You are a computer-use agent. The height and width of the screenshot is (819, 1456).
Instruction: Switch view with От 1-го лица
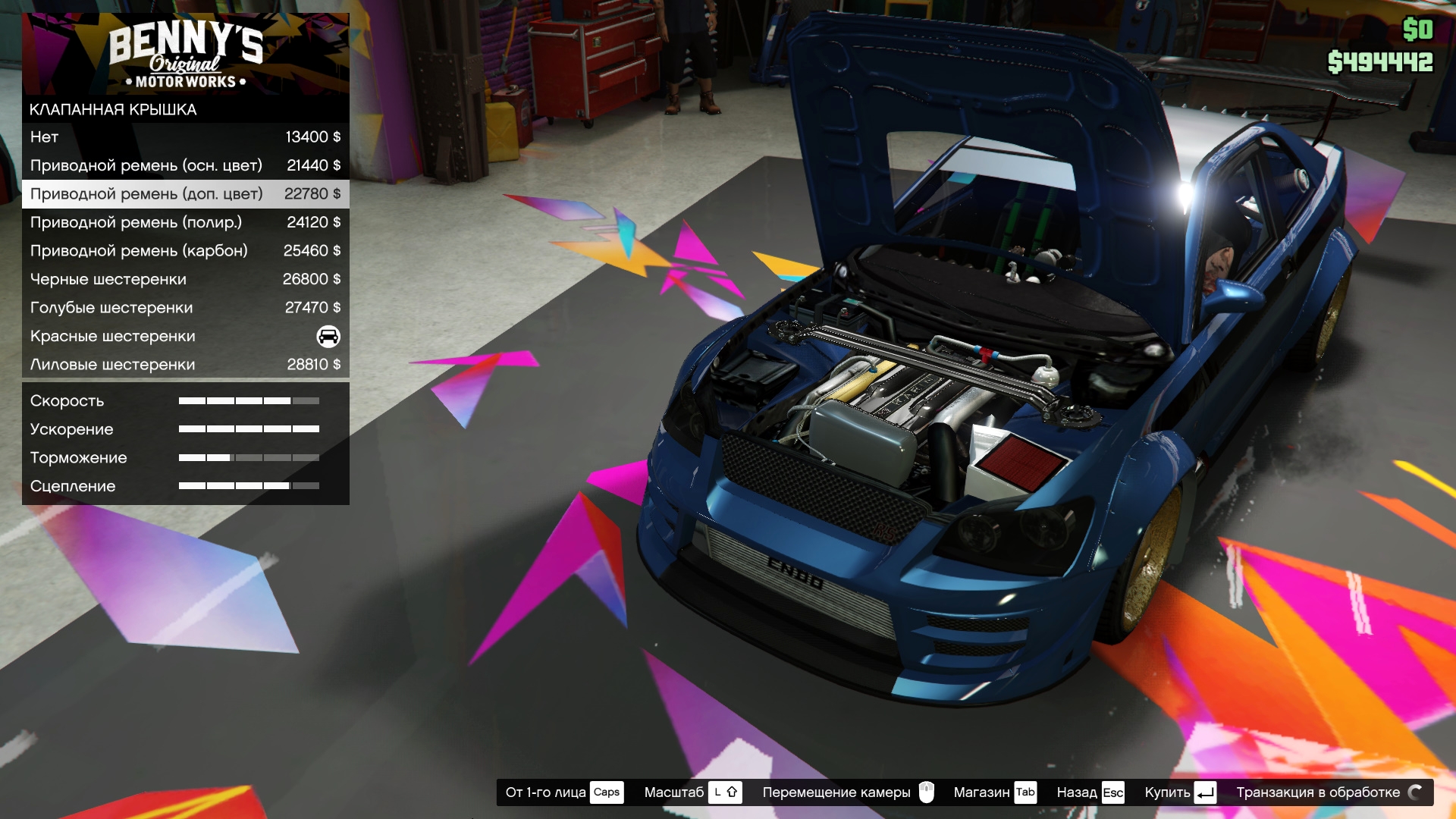[563, 792]
